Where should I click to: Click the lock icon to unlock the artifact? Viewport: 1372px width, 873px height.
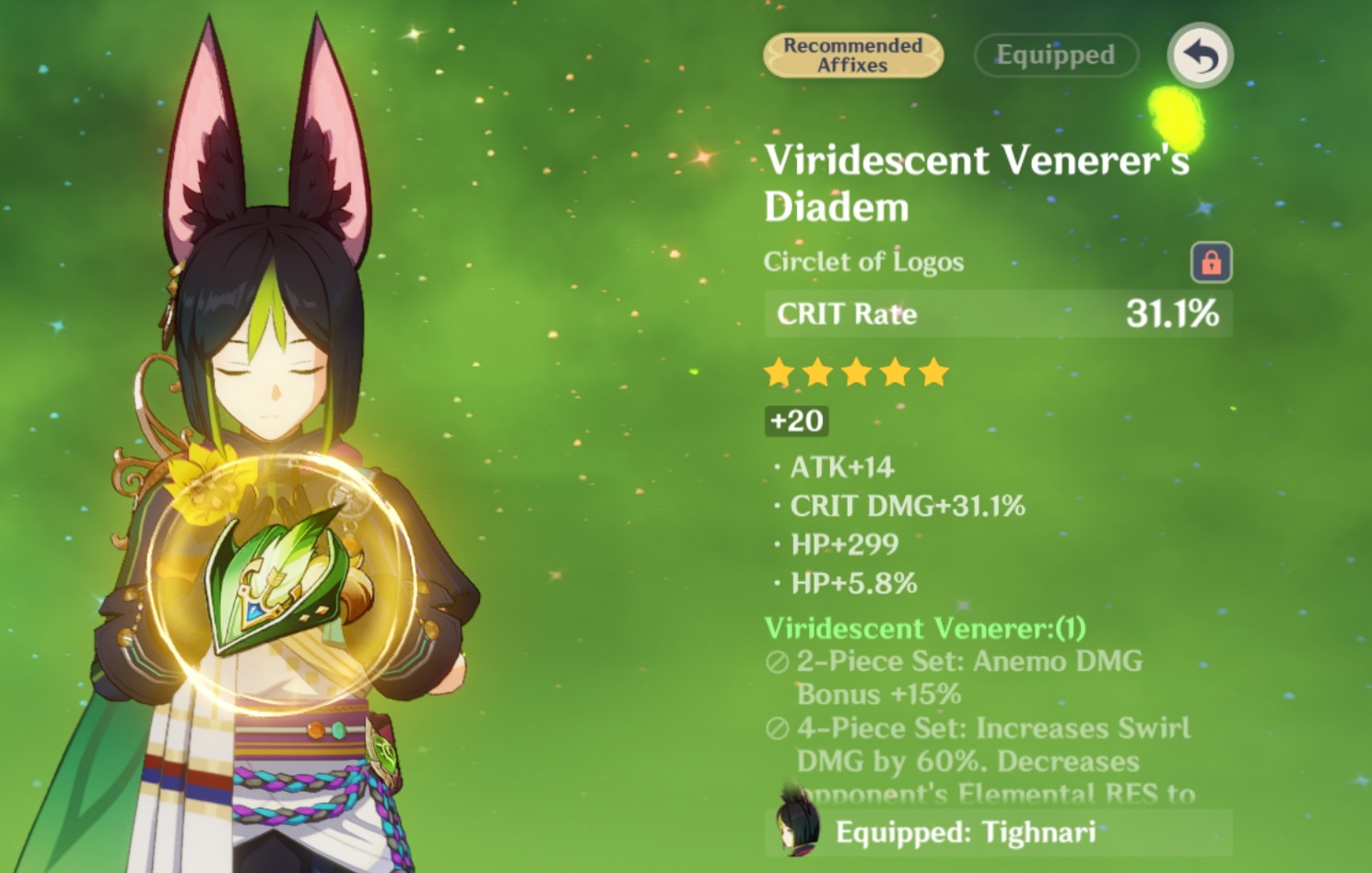pyautogui.click(x=1212, y=262)
